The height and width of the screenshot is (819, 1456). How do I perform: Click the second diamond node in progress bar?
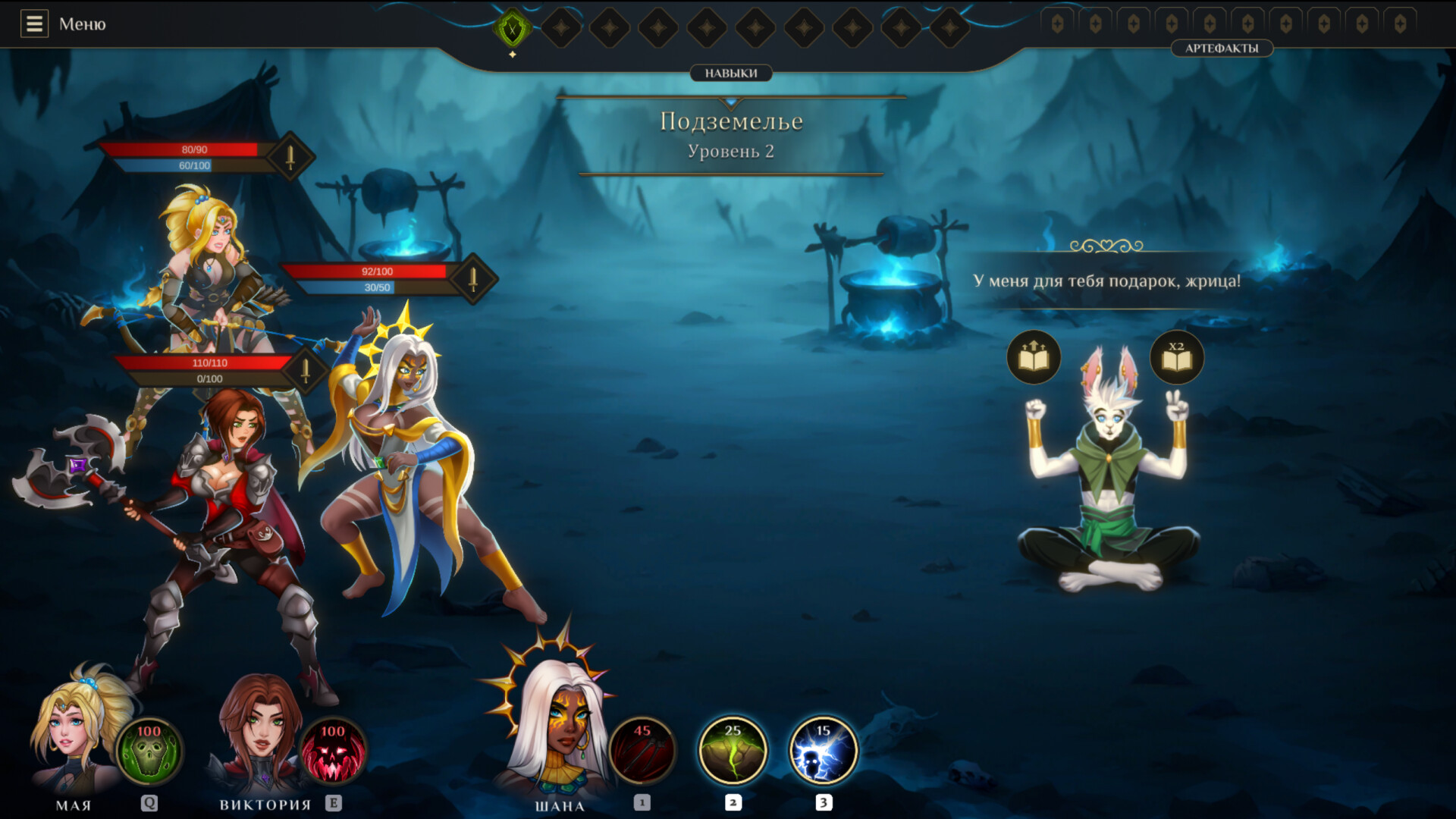609,27
